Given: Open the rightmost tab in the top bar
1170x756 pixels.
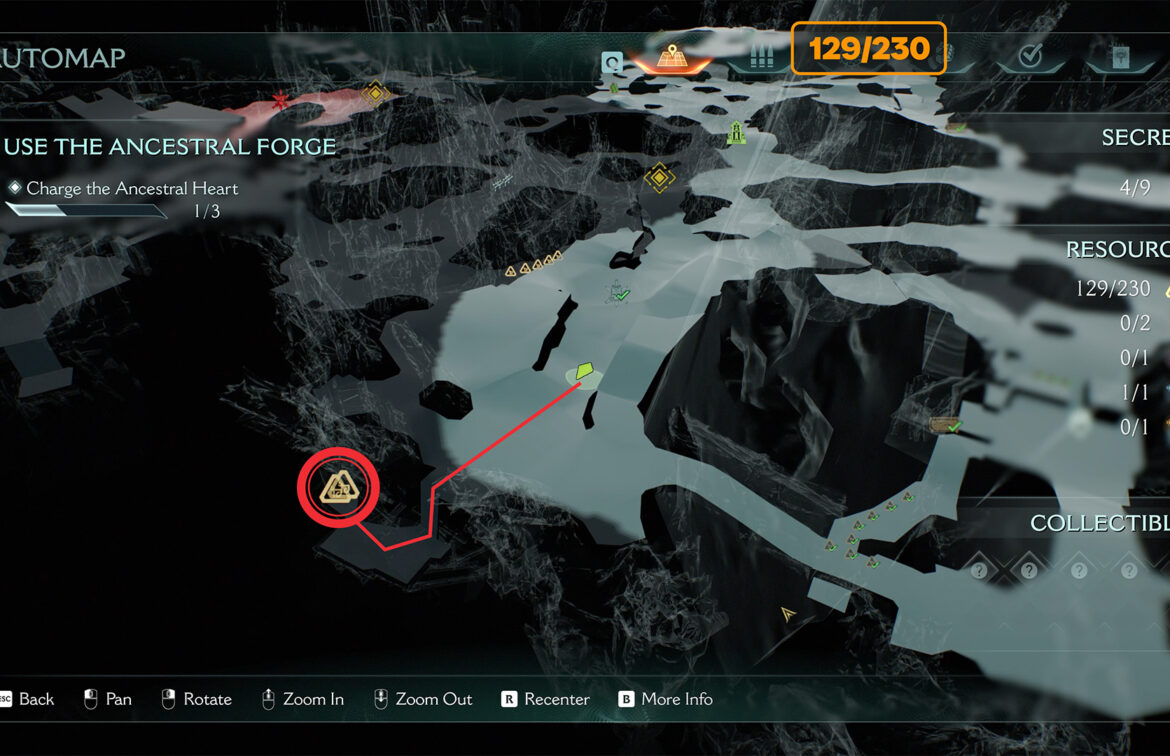Looking at the screenshot, I should 1121,56.
